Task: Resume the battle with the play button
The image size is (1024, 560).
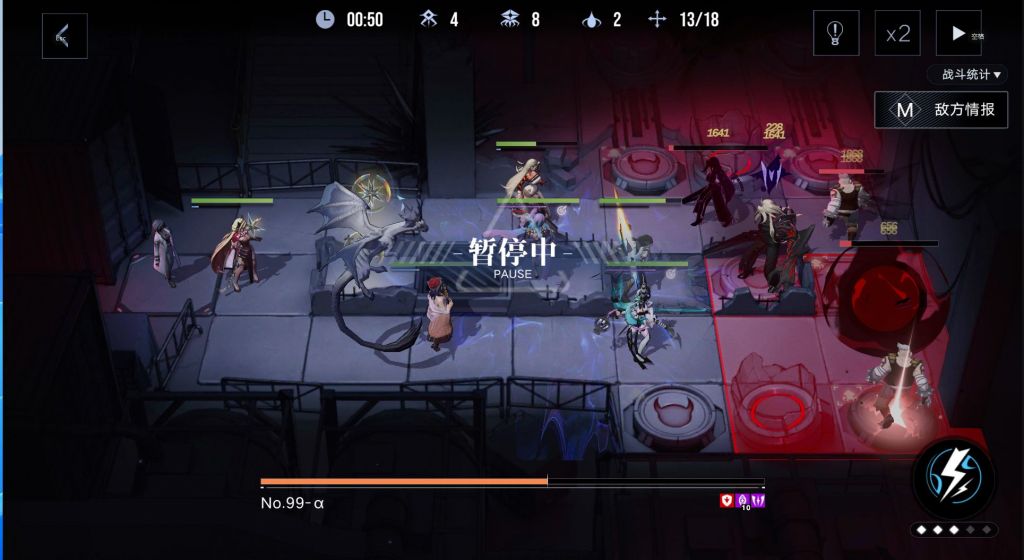Action: pos(959,33)
